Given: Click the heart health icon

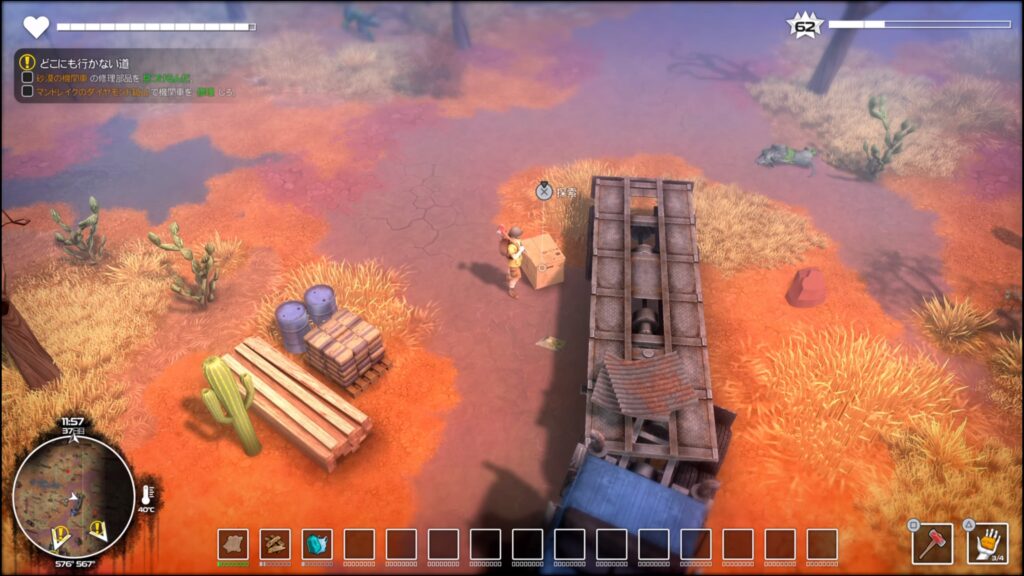Looking at the screenshot, I should click(x=36, y=27).
